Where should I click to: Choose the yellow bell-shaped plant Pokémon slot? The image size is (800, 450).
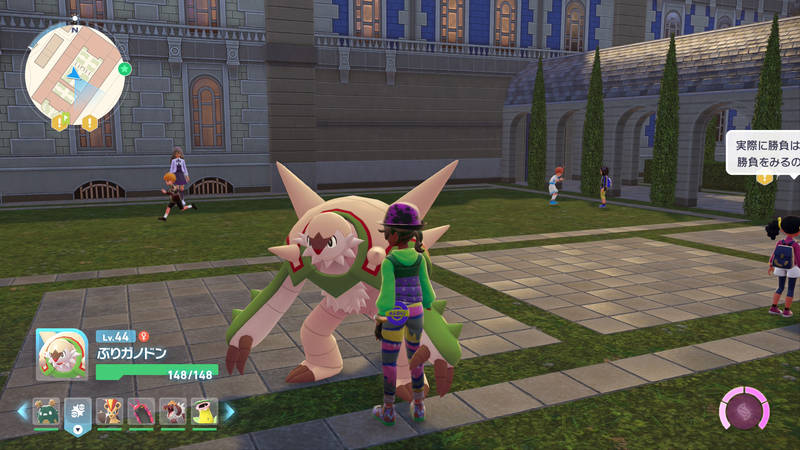(204, 411)
